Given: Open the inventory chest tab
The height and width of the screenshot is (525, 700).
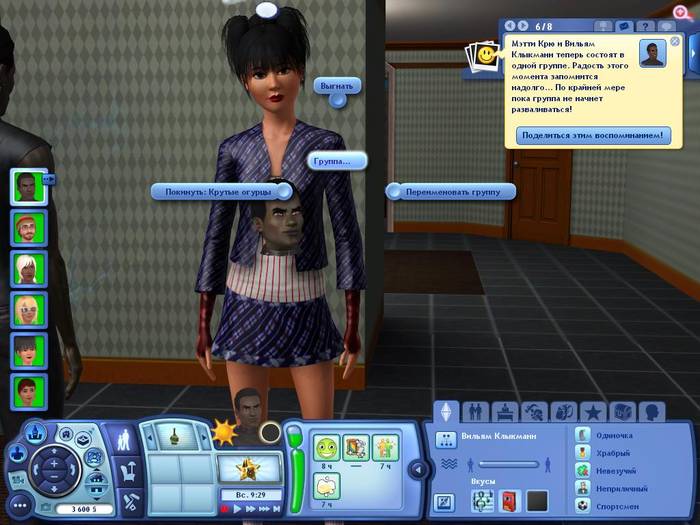Looking at the screenshot, I should [622, 411].
